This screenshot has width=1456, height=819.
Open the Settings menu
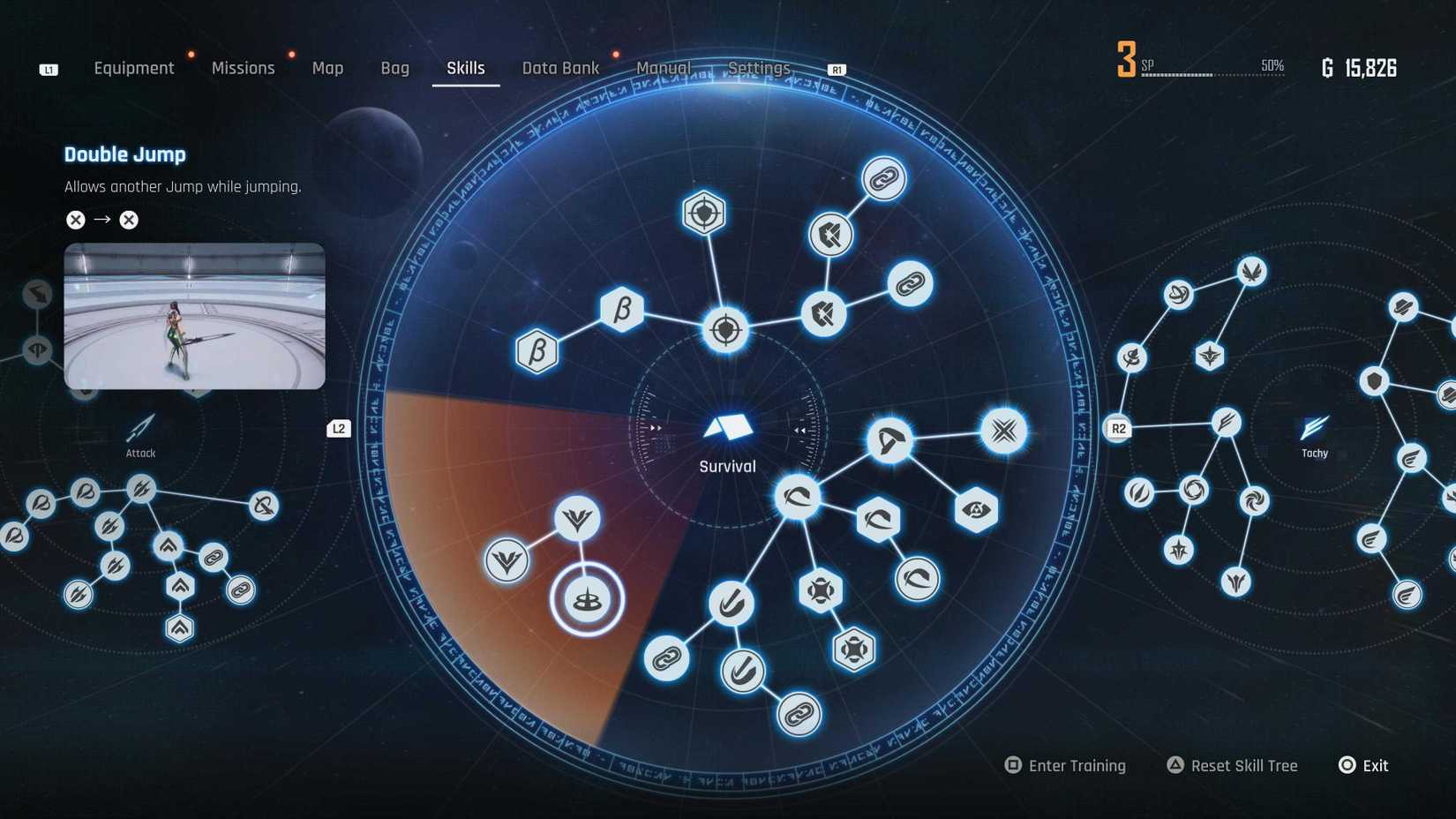click(x=760, y=67)
